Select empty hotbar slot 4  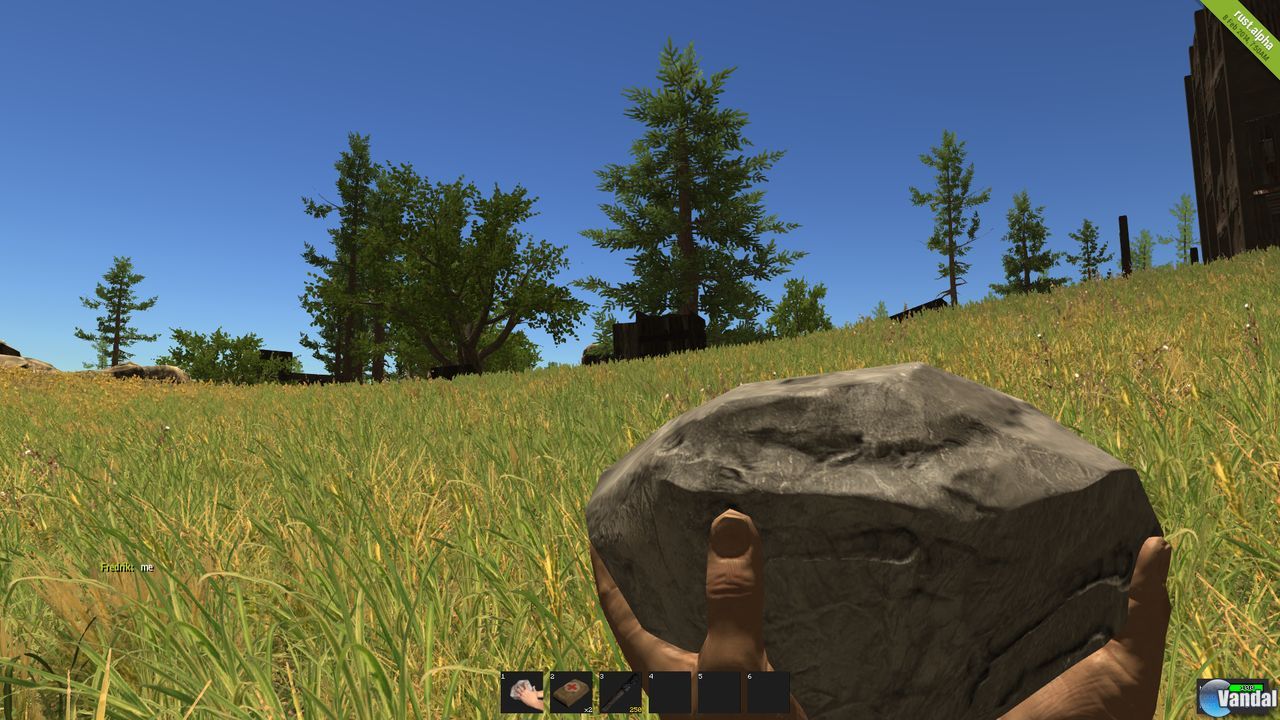click(x=669, y=692)
